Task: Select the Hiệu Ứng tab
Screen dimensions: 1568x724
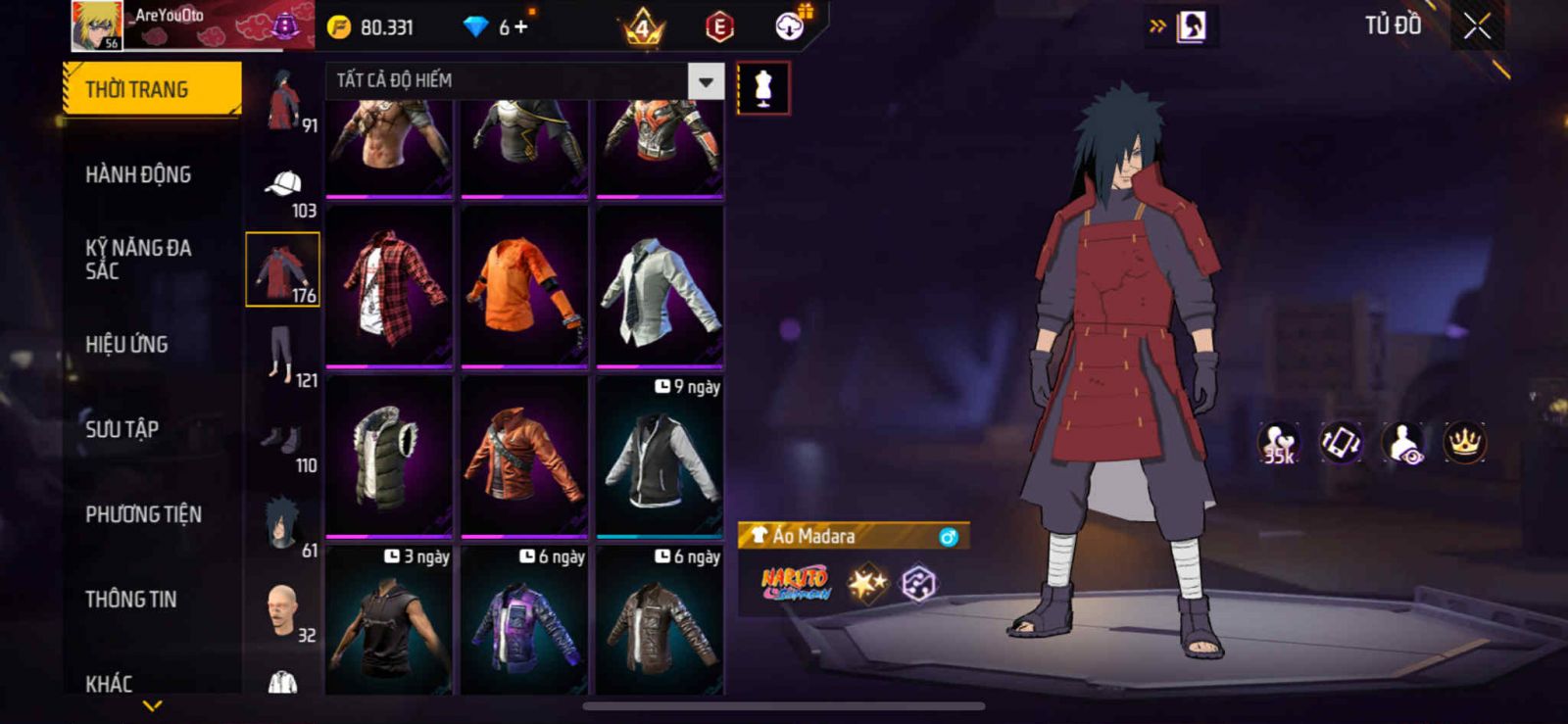Action: pos(126,344)
